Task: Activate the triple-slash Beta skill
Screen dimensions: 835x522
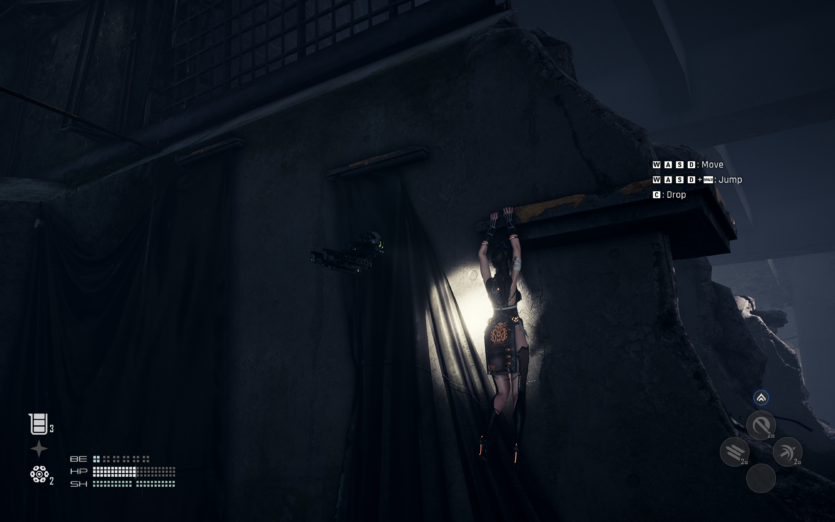Action: (735, 452)
